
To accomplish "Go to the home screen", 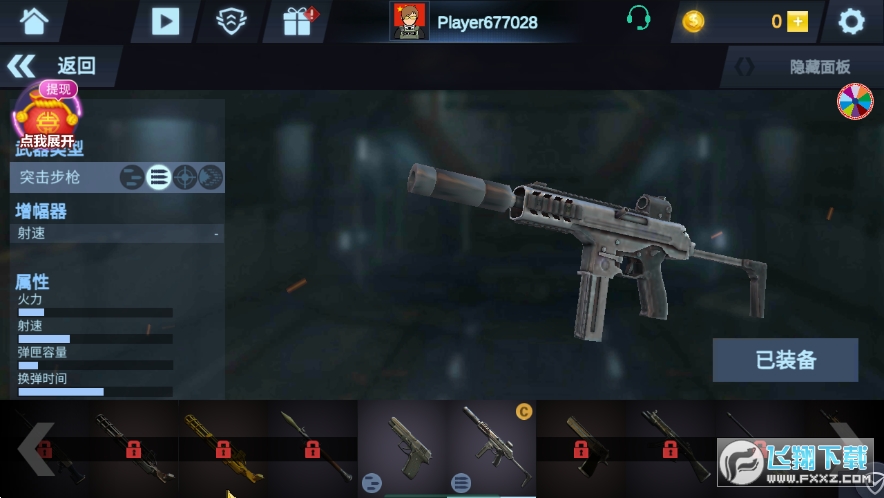I will [34, 20].
